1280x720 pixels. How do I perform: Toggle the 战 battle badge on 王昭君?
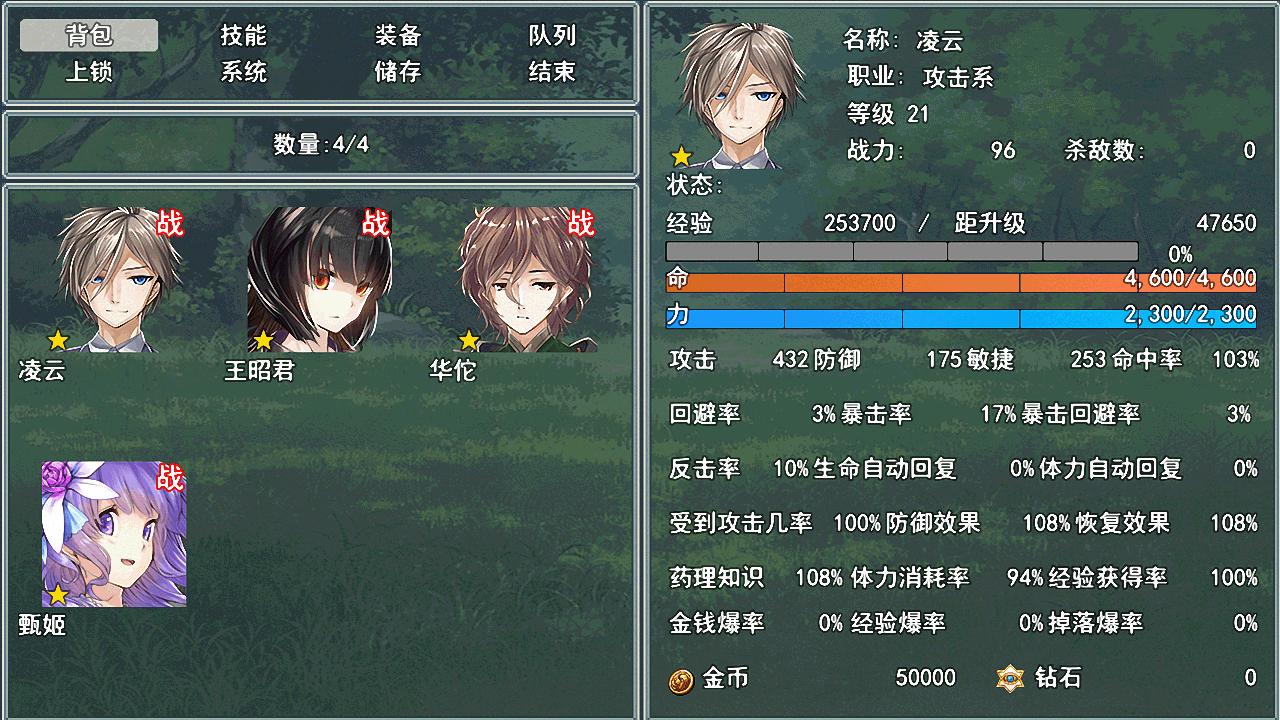click(375, 224)
